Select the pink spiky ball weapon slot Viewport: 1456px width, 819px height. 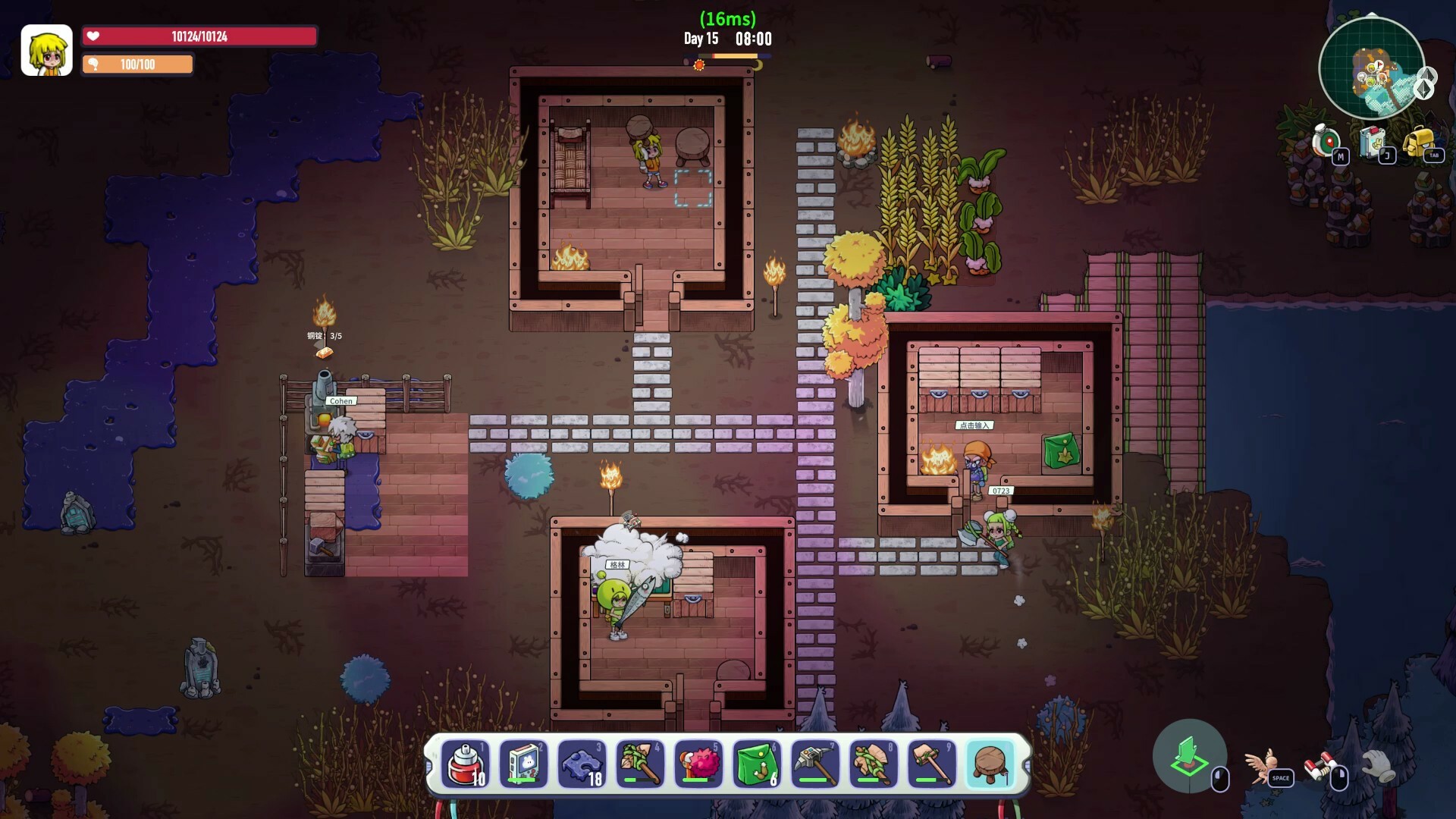[x=698, y=764]
